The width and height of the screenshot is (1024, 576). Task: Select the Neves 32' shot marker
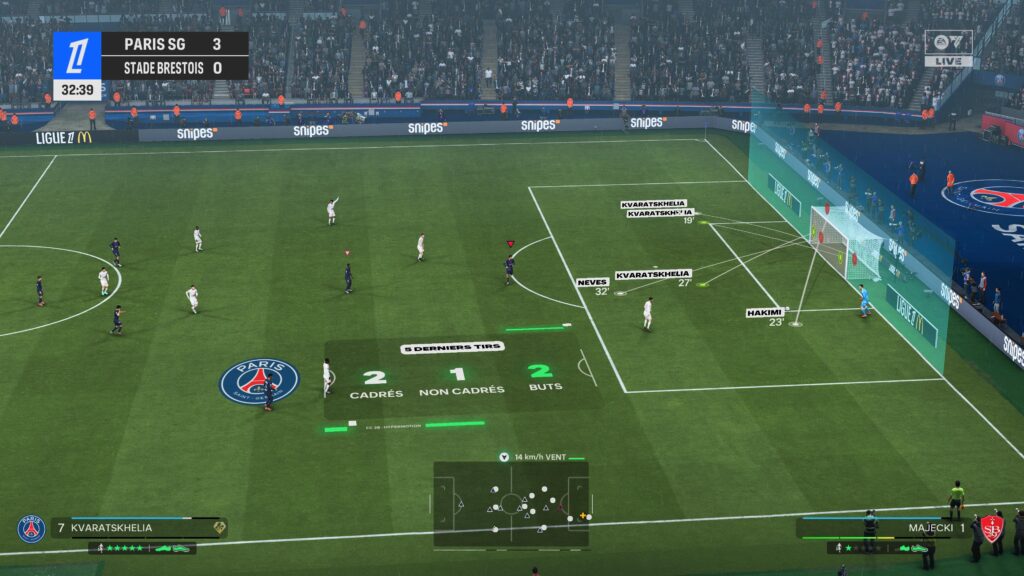(593, 282)
